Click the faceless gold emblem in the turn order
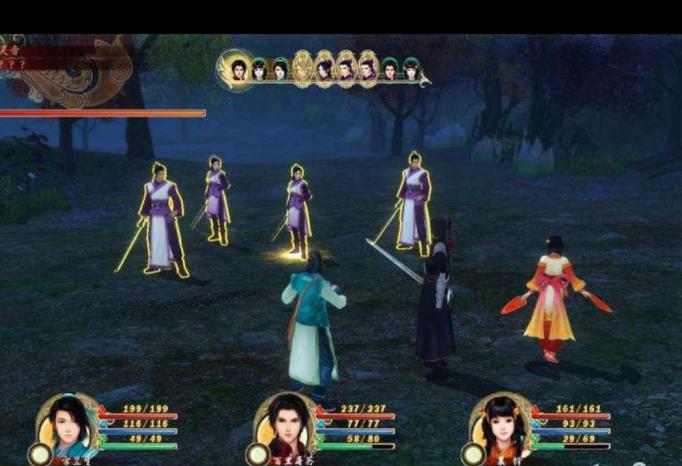The width and height of the screenshot is (682, 466). click(x=302, y=69)
